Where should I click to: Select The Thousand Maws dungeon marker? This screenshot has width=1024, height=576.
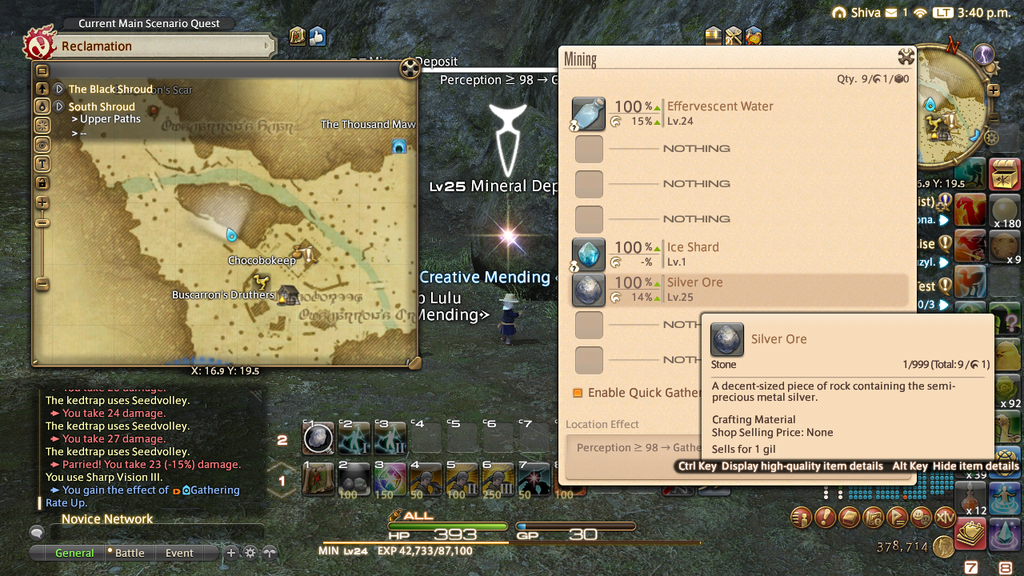(x=399, y=146)
